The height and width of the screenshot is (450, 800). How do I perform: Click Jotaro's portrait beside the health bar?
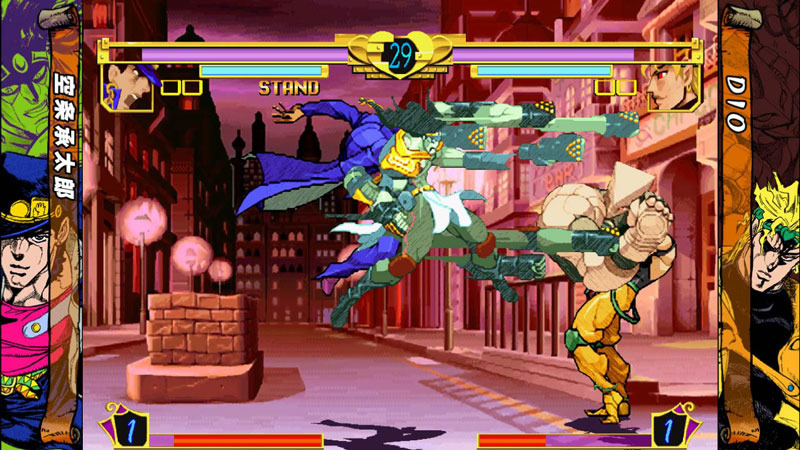(x=127, y=87)
